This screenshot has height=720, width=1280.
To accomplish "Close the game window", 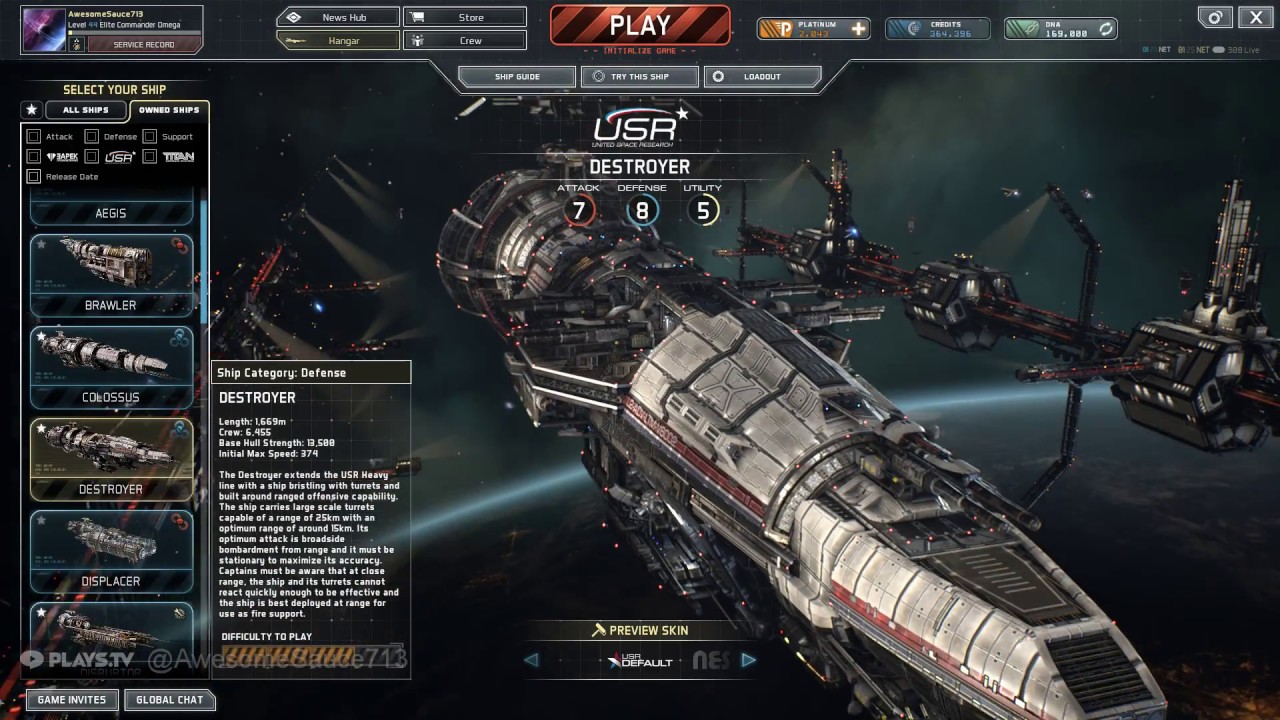I will click(1256, 17).
